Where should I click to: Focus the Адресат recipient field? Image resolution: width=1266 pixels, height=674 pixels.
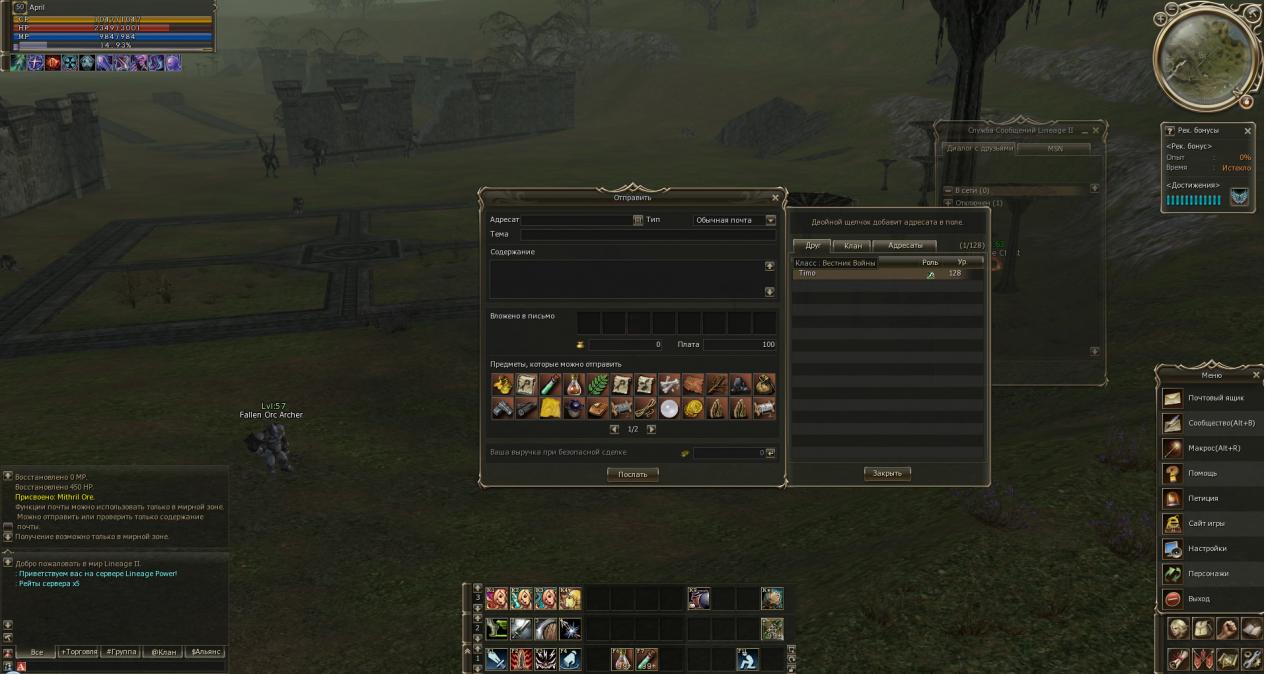pos(577,220)
